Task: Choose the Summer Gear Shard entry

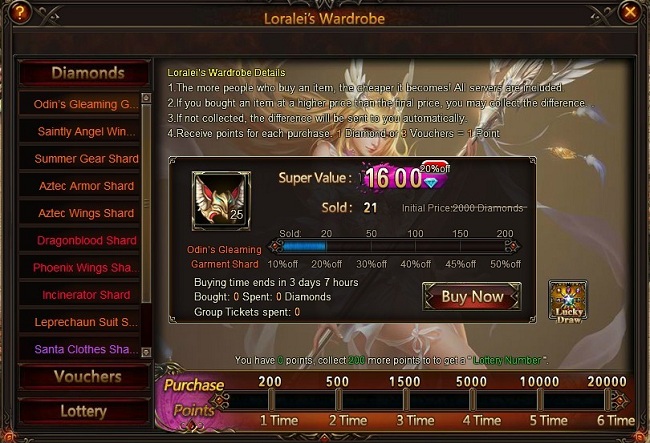Action: click(85, 159)
